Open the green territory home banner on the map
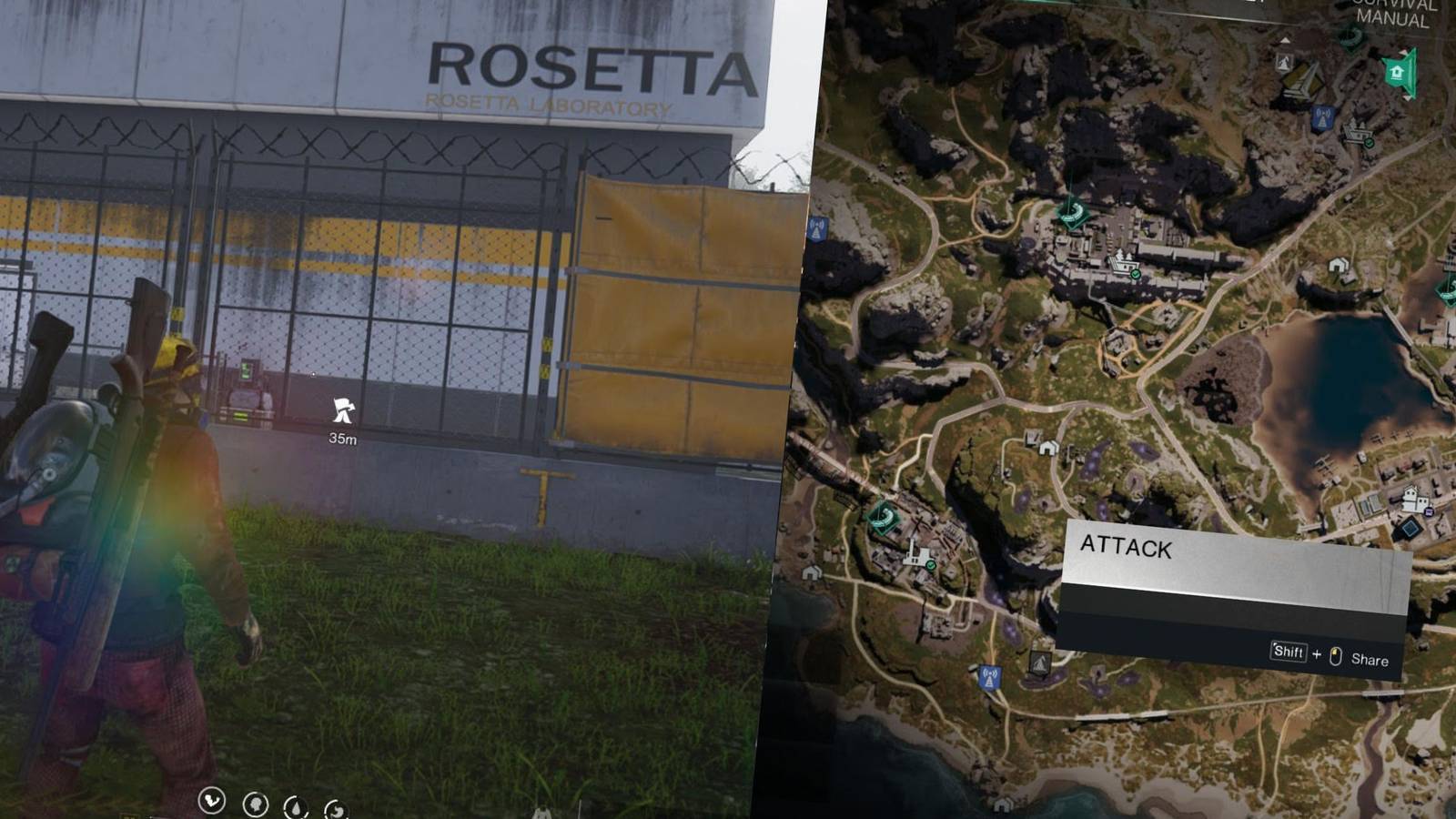The height and width of the screenshot is (819, 1456). pyautogui.click(x=1398, y=72)
